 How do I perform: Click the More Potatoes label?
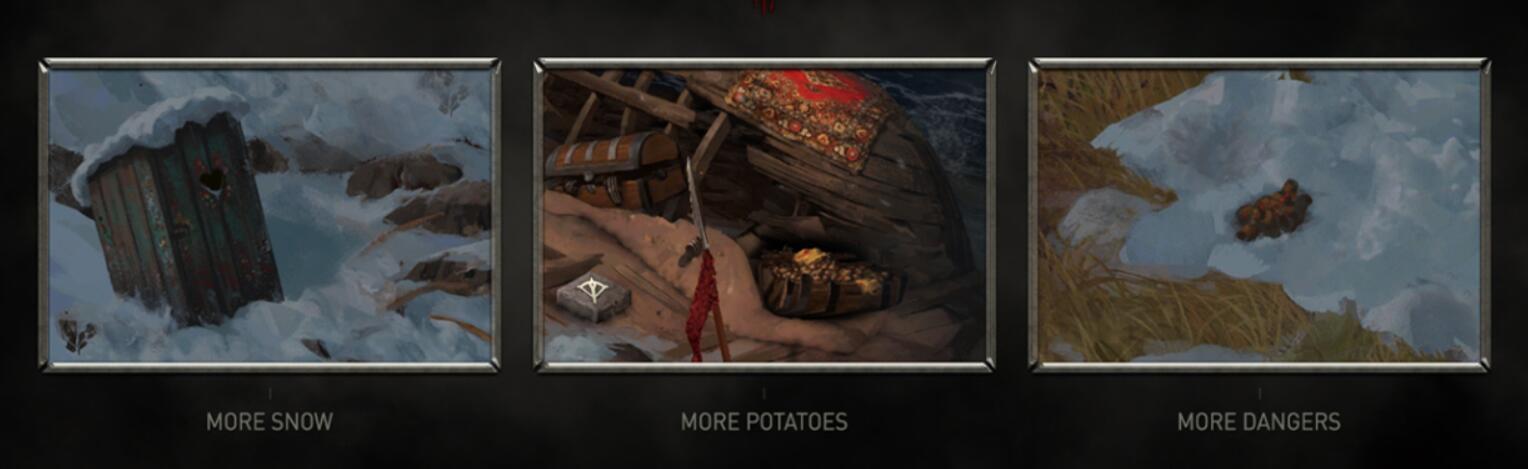click(764, 422)
